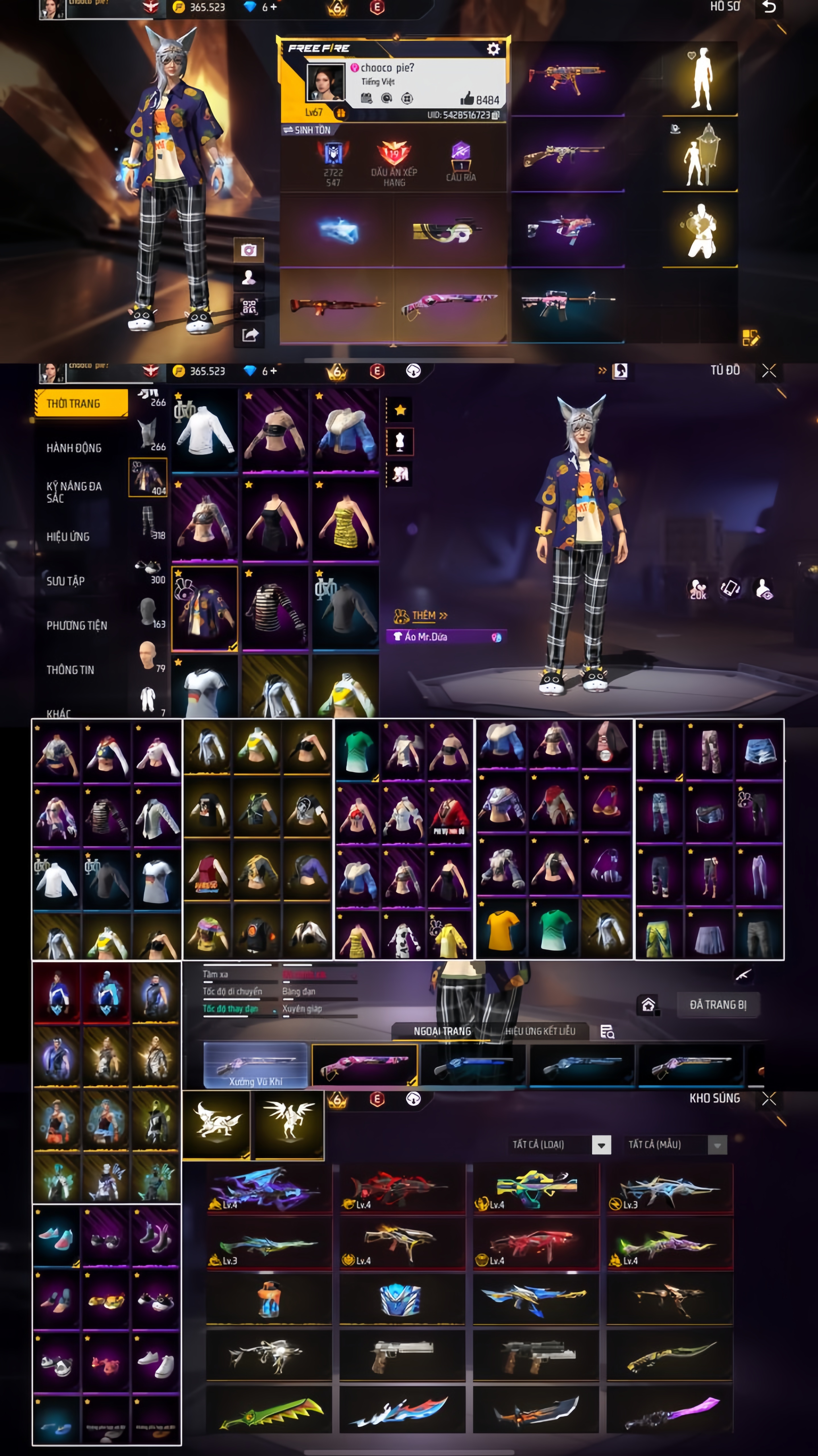Viewport: 818px width, 1456px height.
Task: Show the Thông Tin section
Action: 70,670
